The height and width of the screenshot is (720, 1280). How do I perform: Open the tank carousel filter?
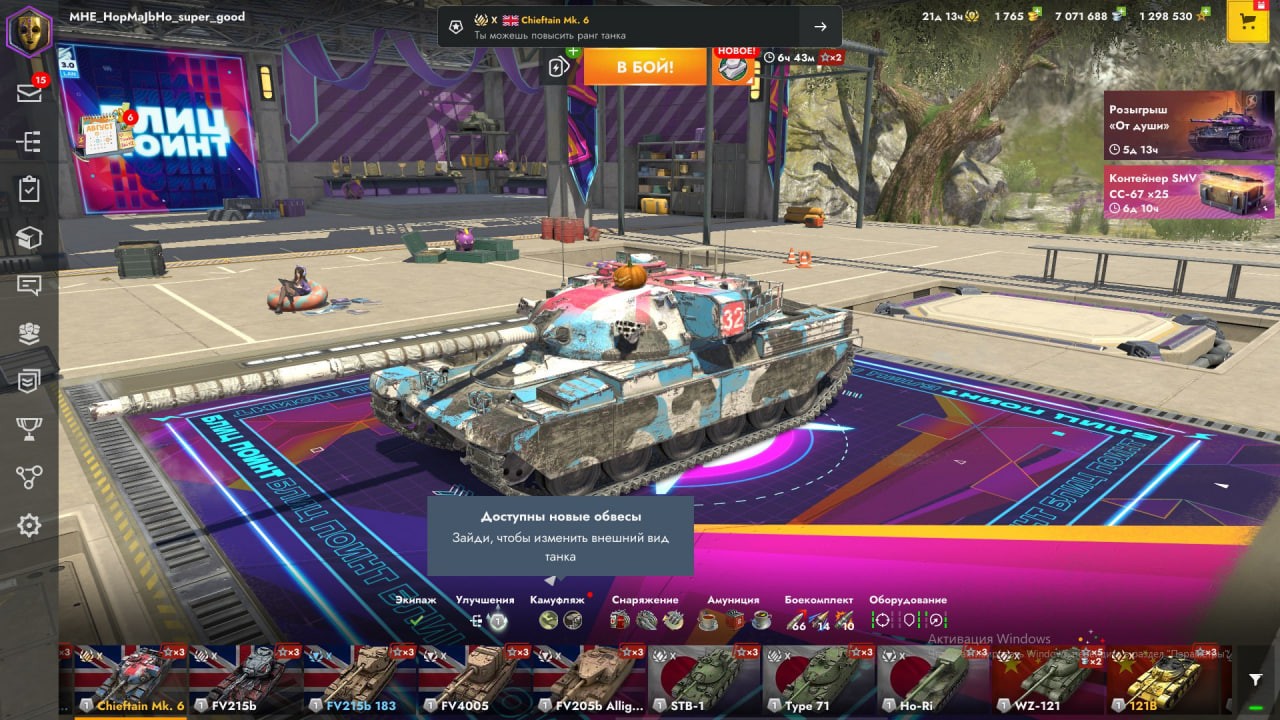(x=1256, y=679)
